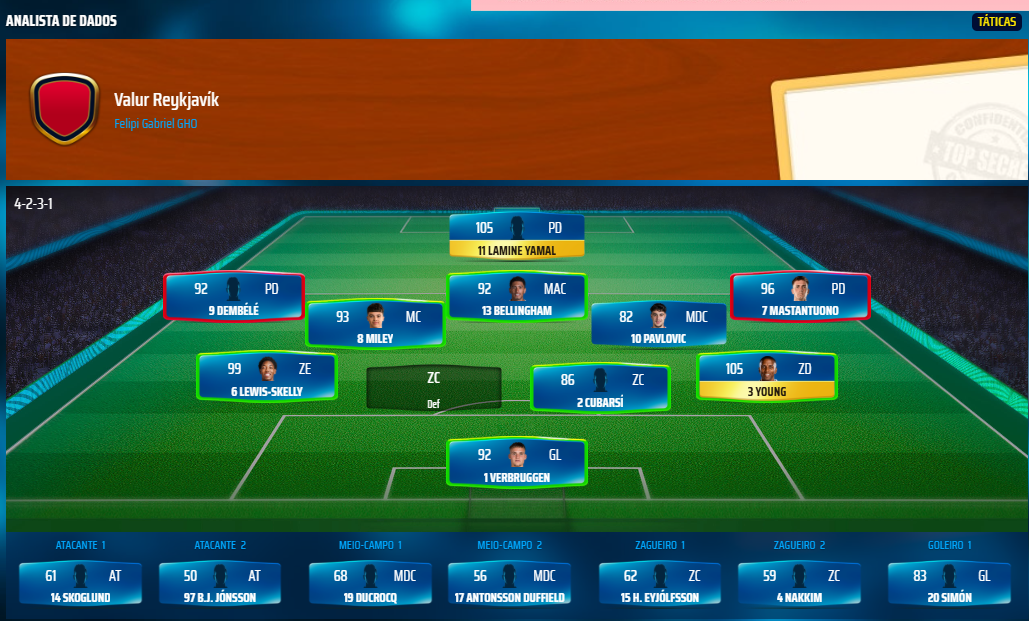The image size is (1029, 621).
Task: Choose the Pavlovic MDC card
Action: [658, 325]
